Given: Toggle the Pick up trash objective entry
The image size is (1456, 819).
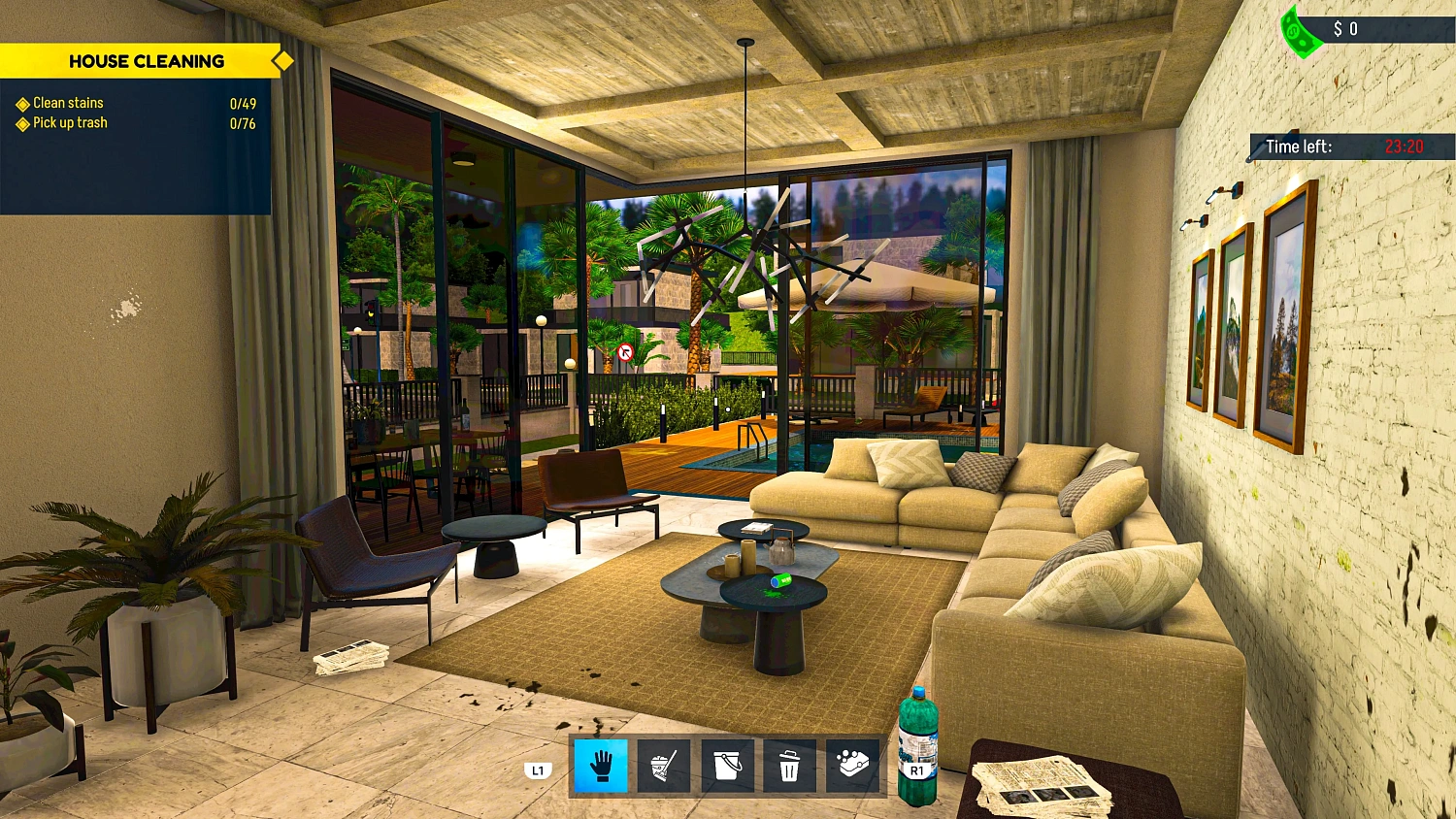Looking at the screenshot, I should [69, 122].
